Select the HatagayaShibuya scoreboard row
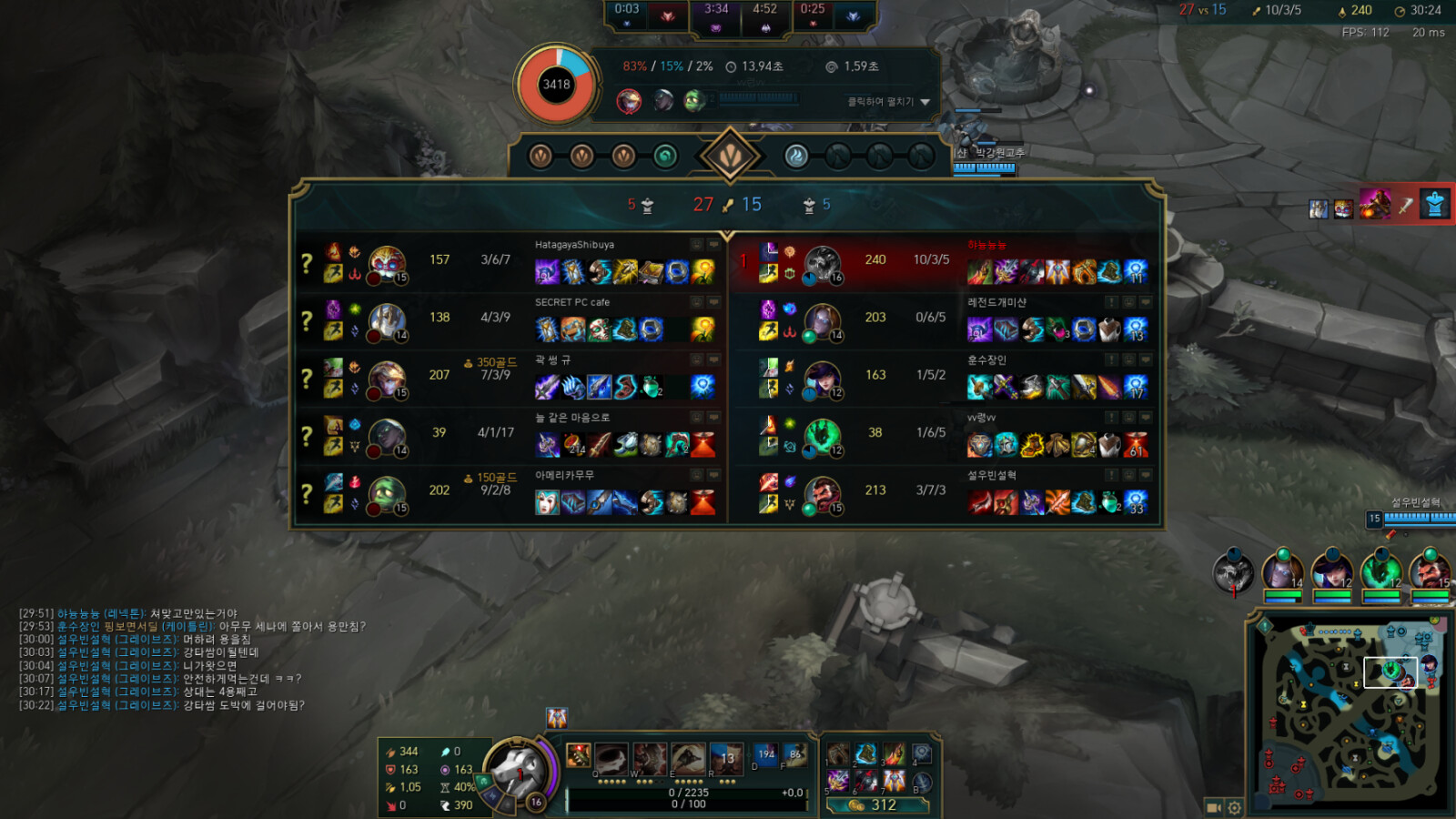 pyautogui.click(x=510, y=261)
